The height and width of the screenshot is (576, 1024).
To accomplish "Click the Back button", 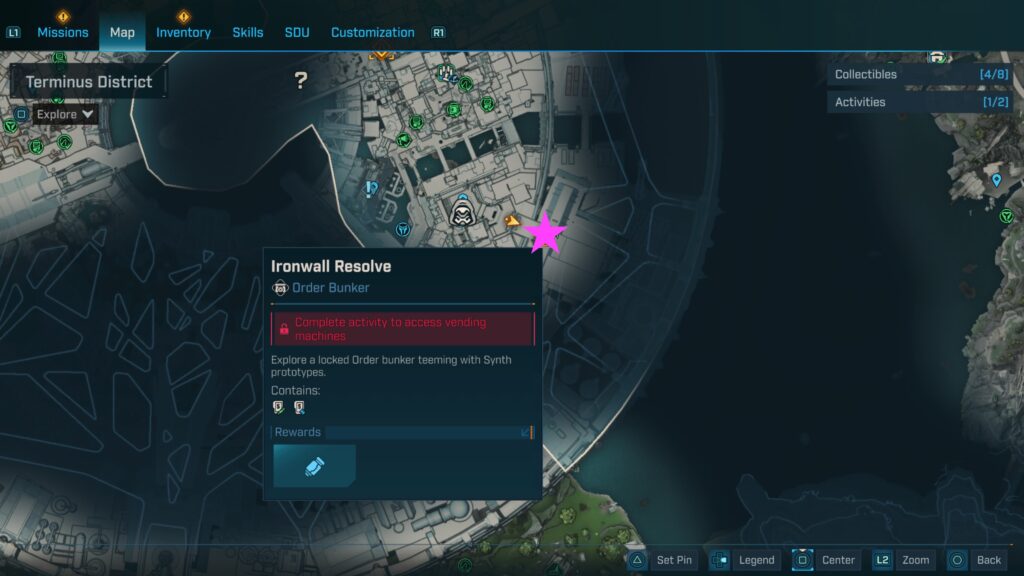I will [x=975, y=560].
